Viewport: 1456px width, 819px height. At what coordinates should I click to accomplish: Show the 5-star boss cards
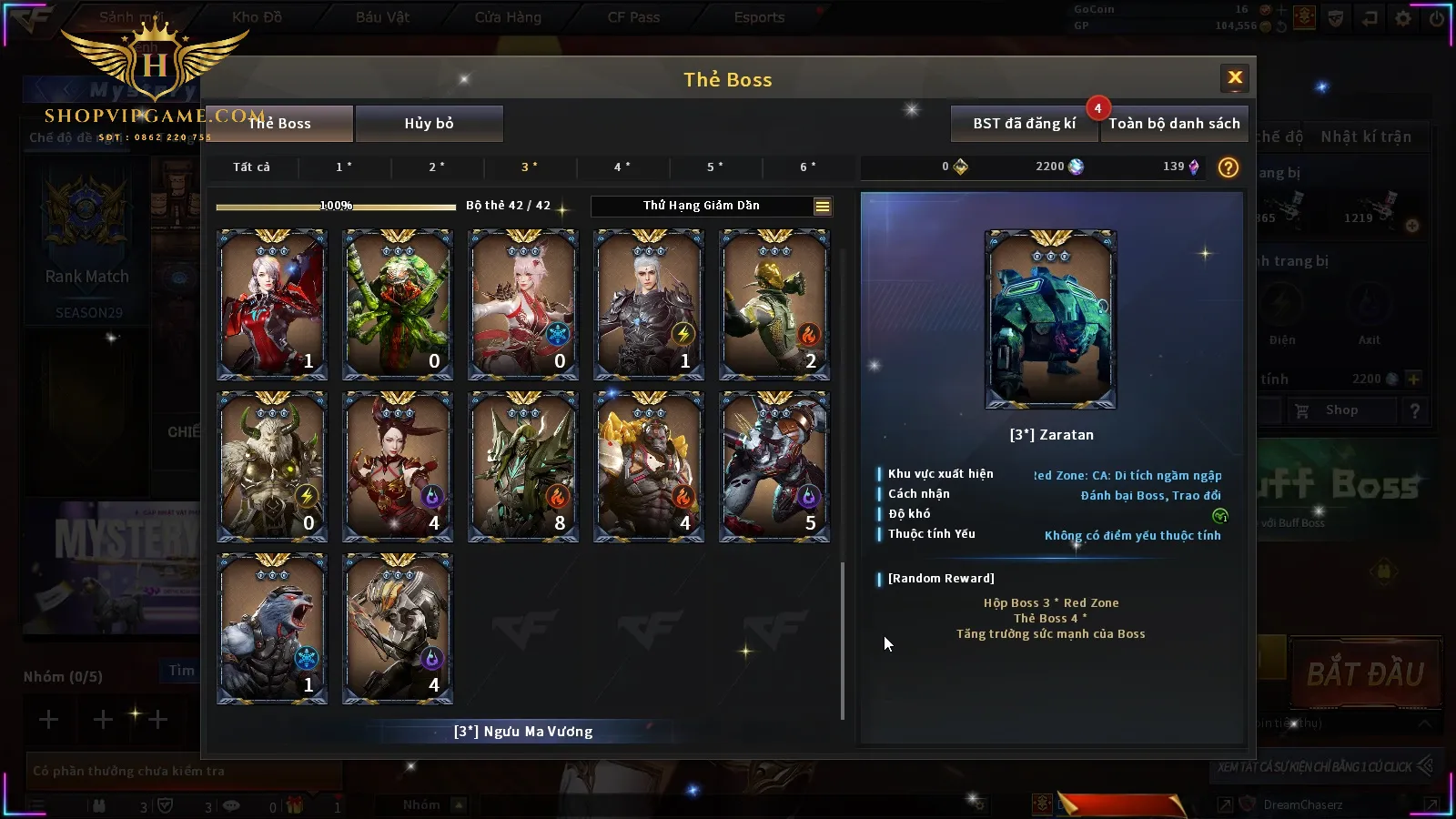(x=715, y=167)
